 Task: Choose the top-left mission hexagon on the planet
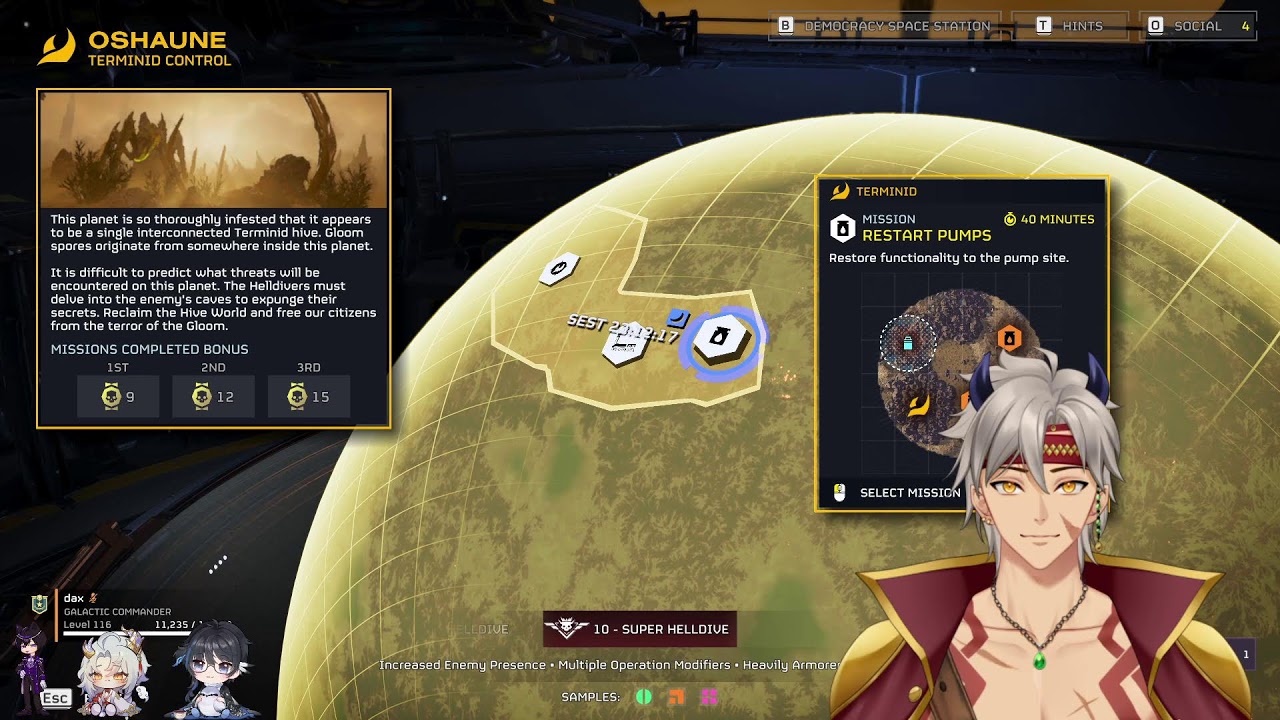pyautogui.click(x=559, y=268)
